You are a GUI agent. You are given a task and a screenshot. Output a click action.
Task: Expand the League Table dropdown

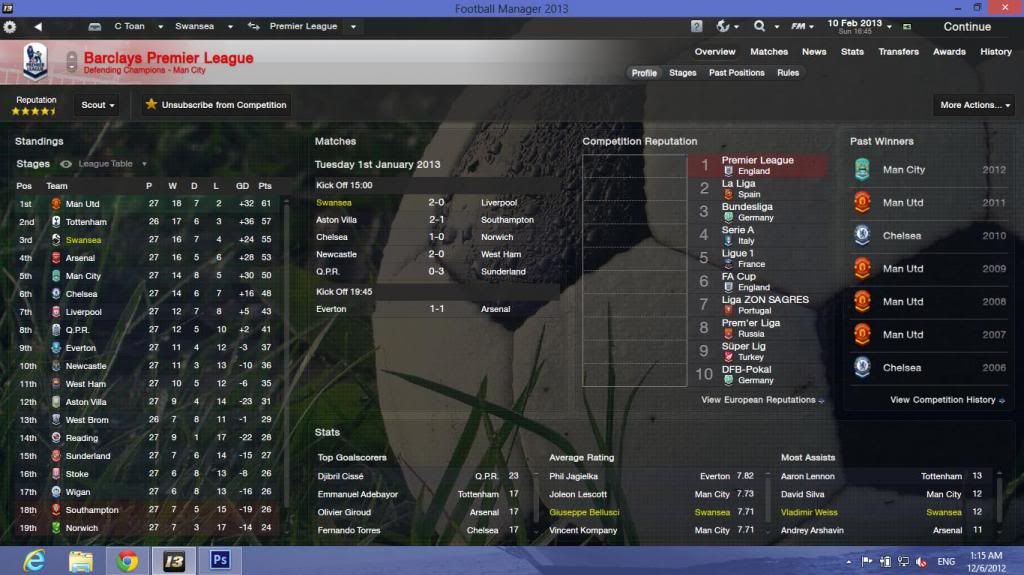click(112, 164)
